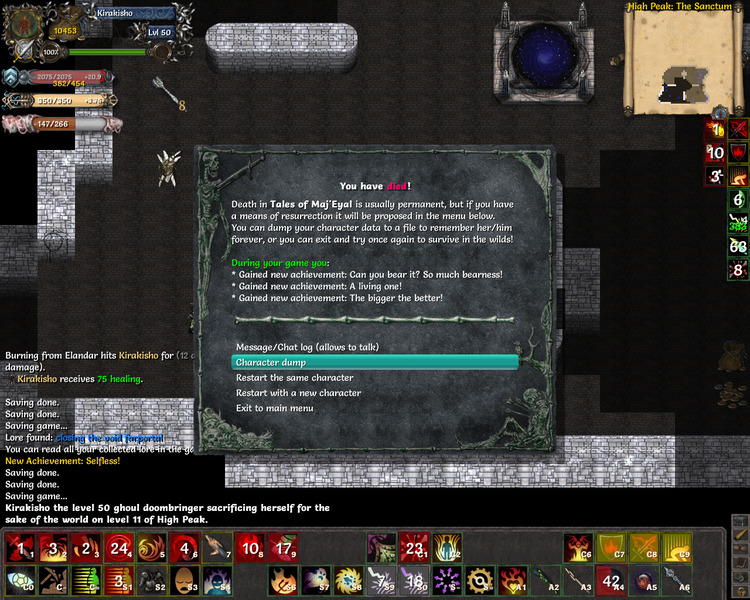
Task: Click the green status icon showing 6
Action: tap(740, 199)
